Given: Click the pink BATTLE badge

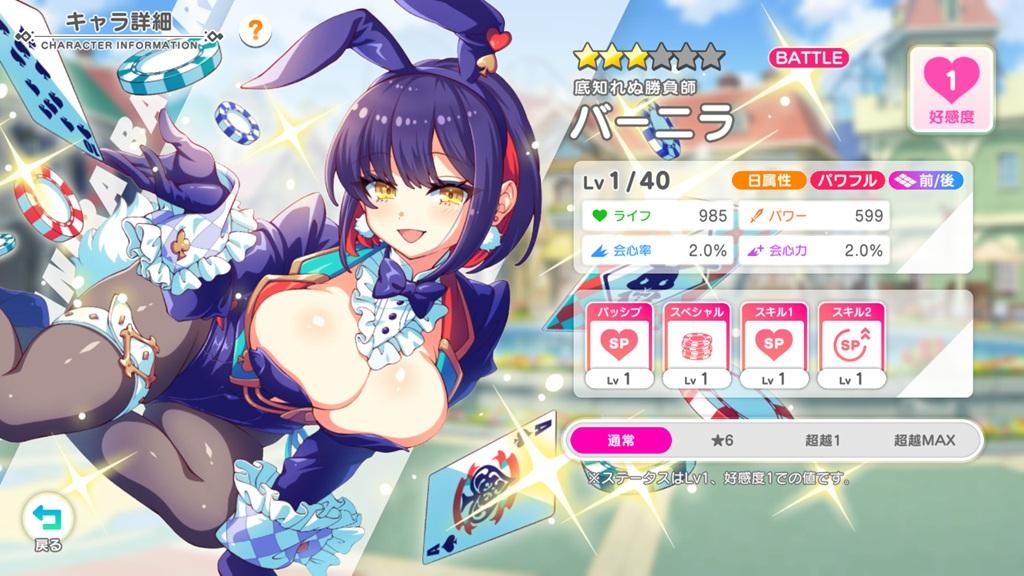Looking at the screenshot, I should tap(808, 58).
